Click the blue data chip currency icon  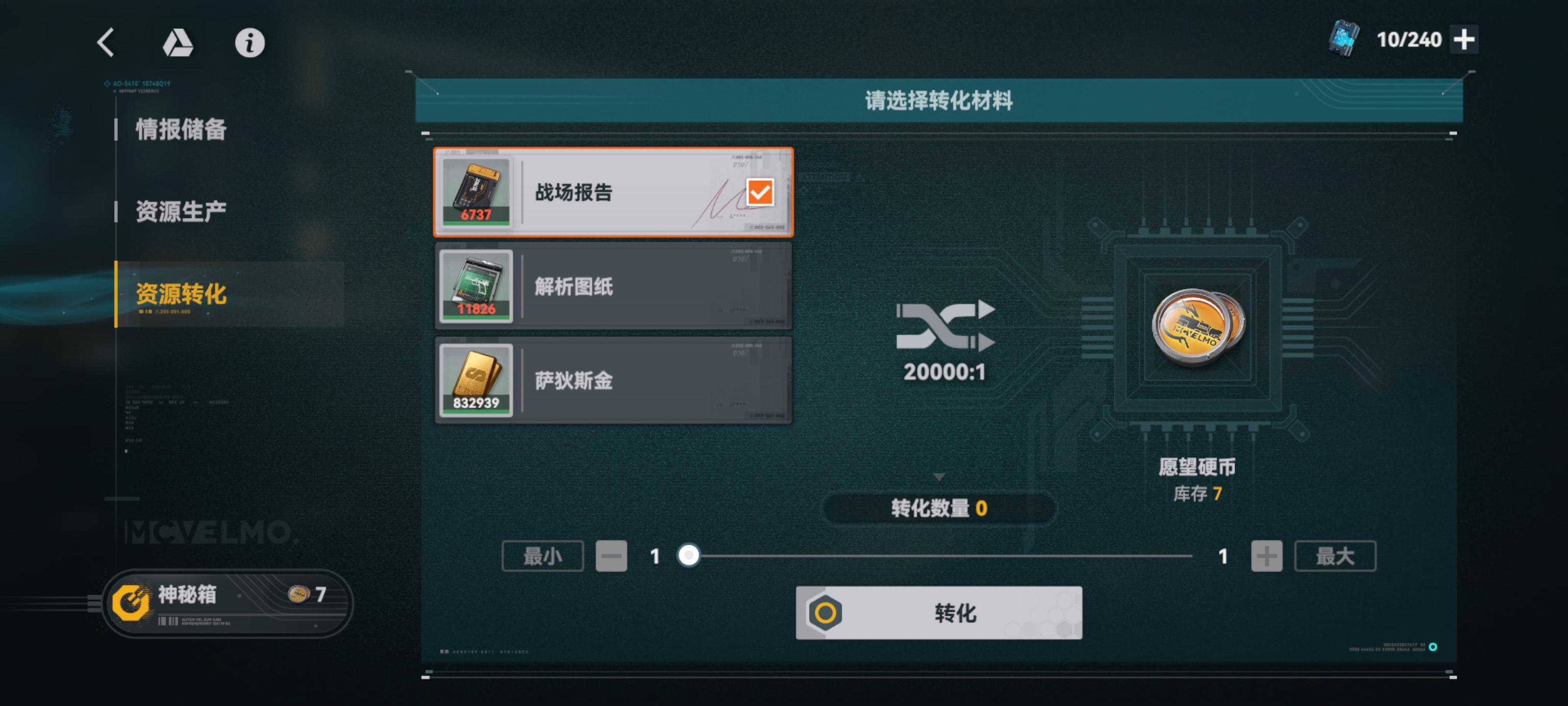1343,39
